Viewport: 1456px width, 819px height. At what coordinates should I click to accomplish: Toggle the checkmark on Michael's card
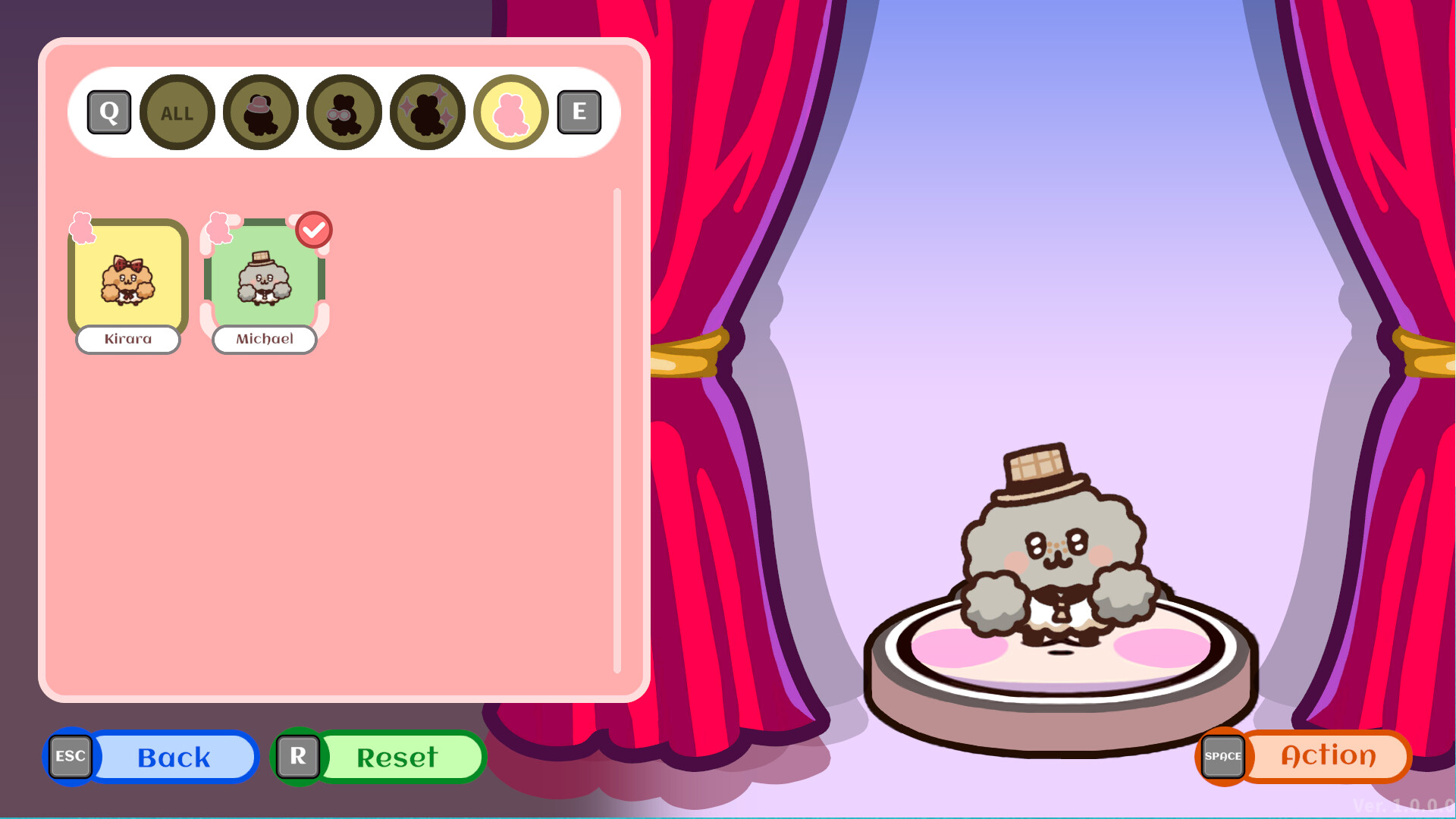point(313,228)
